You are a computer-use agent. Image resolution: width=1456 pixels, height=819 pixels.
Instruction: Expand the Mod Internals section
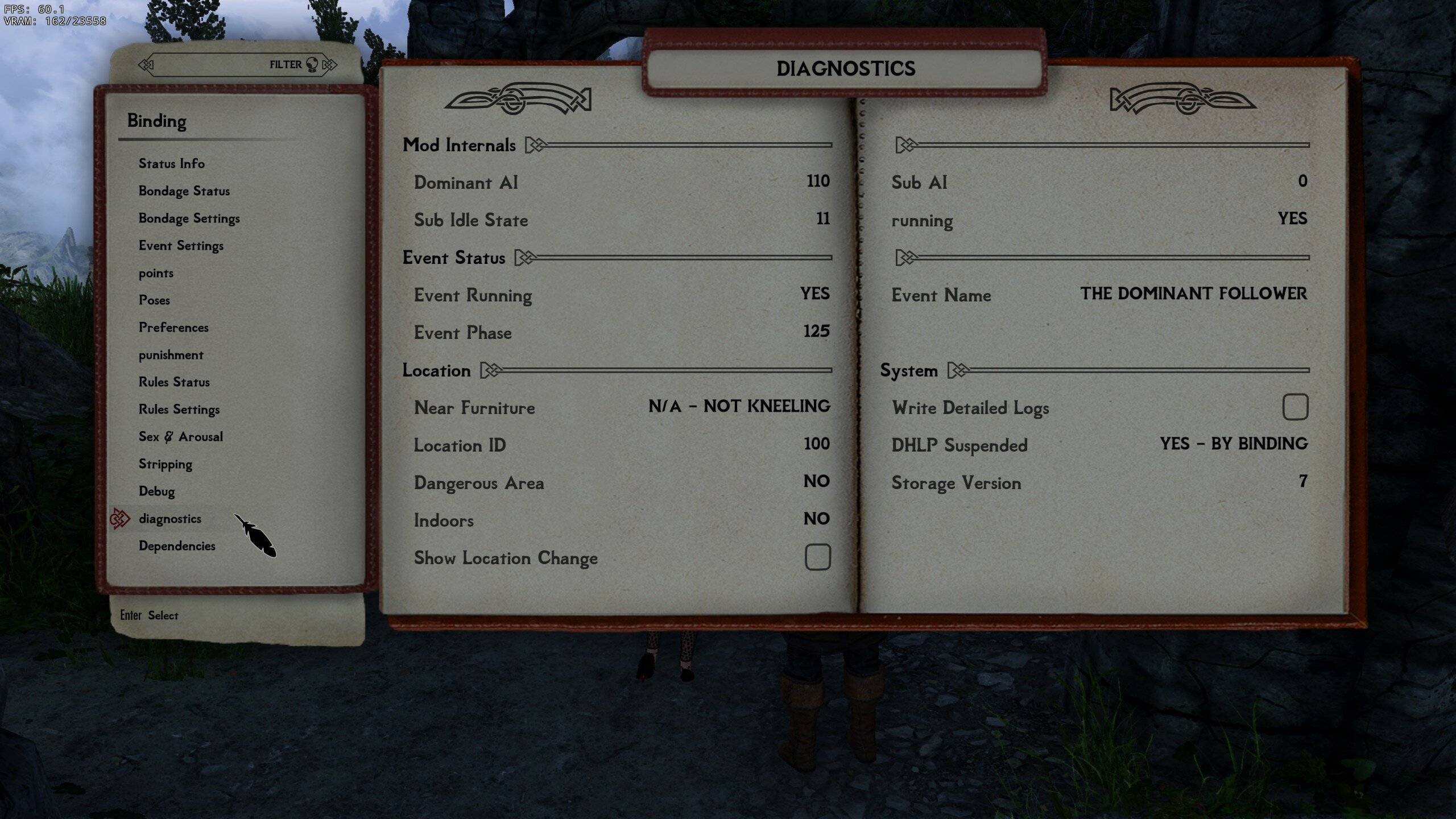tap(535, 145)
